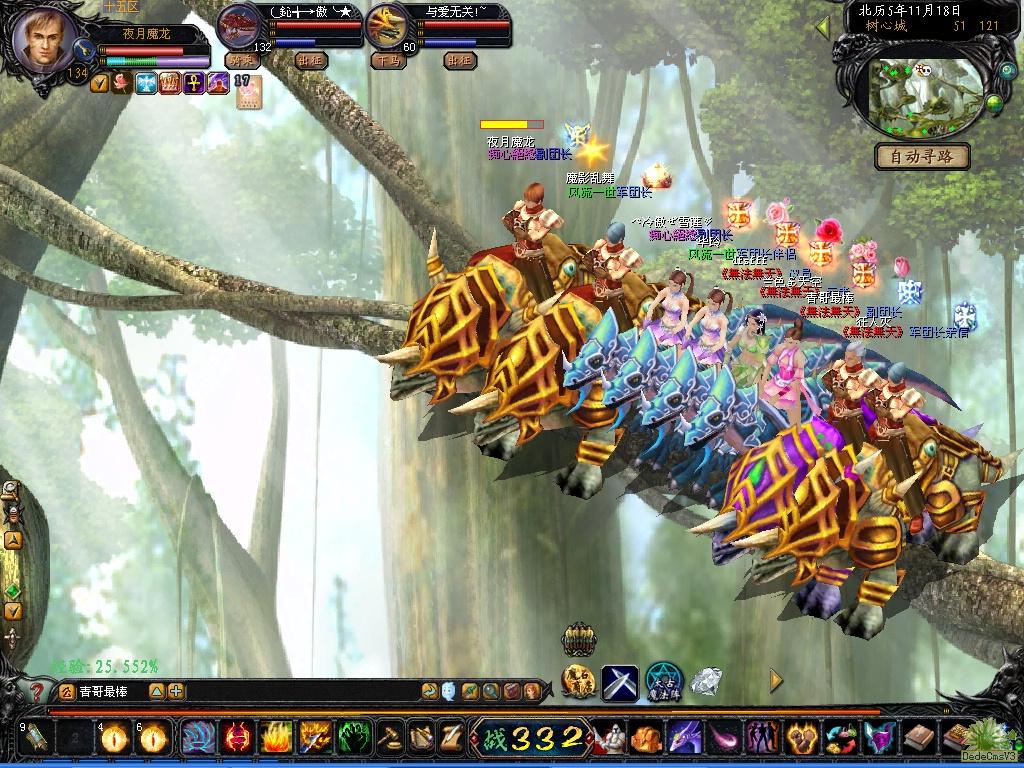The image size is (1024, 768).
Task: Select the crossed swords attack icon
Action: (x=619, y=682)
